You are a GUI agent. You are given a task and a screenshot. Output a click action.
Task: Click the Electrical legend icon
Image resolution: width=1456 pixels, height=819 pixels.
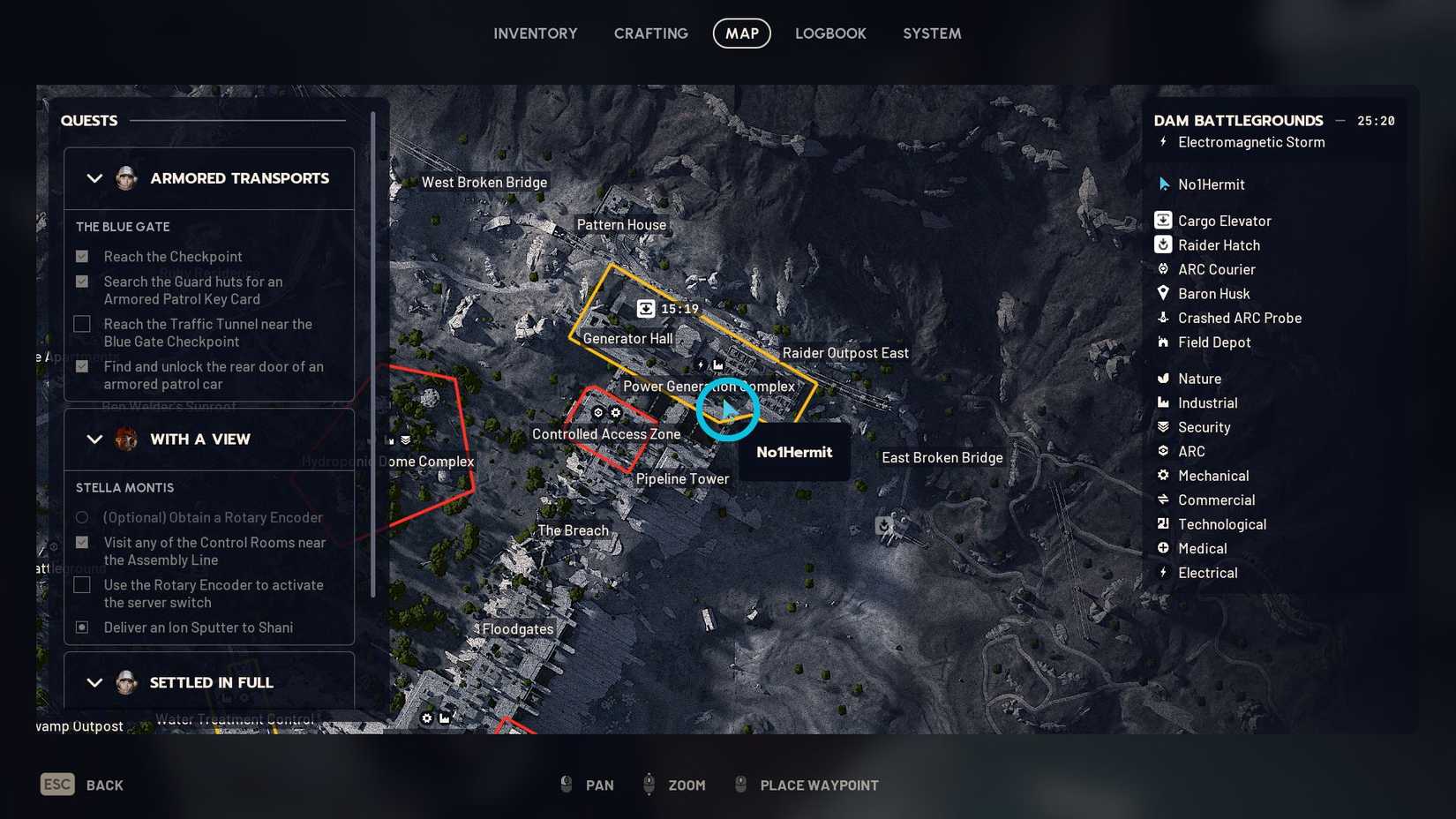click(1162, 573)
